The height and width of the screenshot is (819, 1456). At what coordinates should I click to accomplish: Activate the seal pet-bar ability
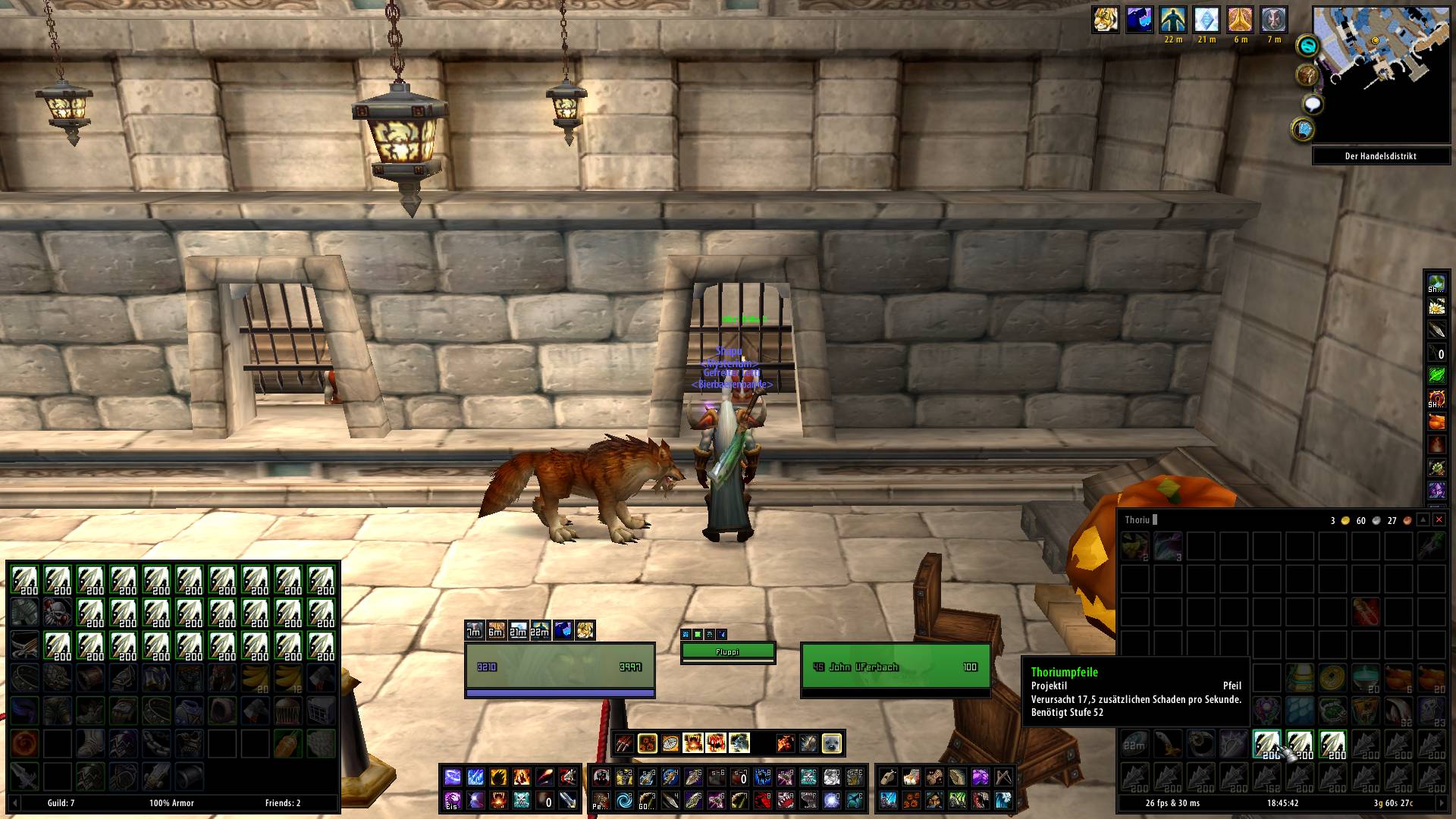coord(831,743)
